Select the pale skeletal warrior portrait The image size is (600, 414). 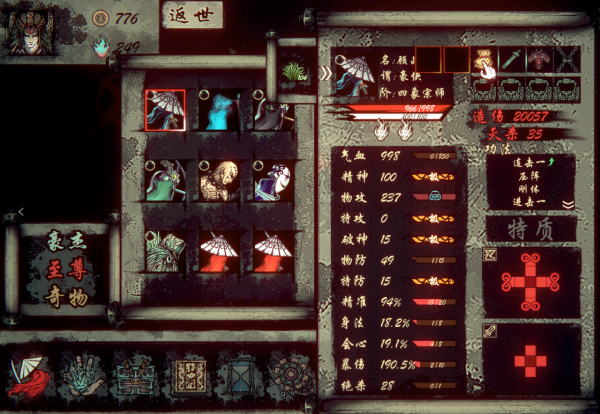(219, 180)
